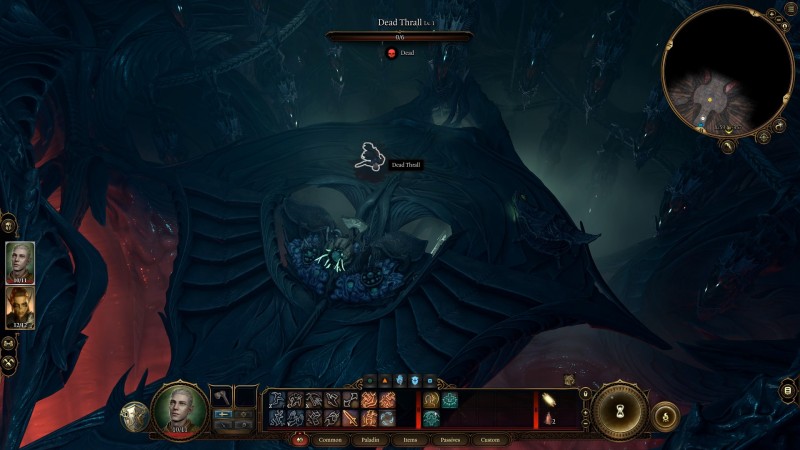This screenshot has height=450, width=800.
Task: Open the Paladin hotbar tab
Action: tap(370, 439)
